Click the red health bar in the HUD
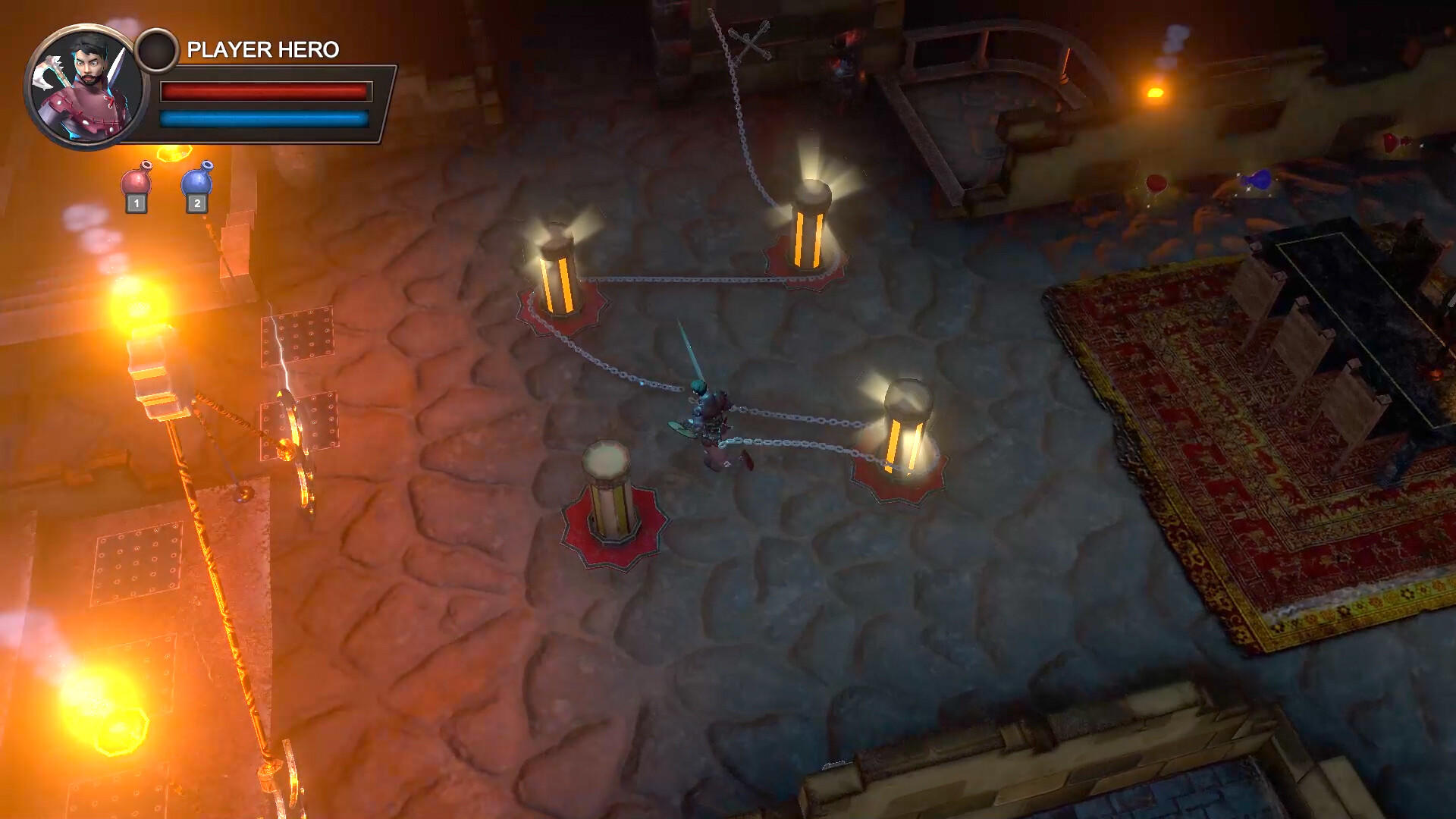 265,93
